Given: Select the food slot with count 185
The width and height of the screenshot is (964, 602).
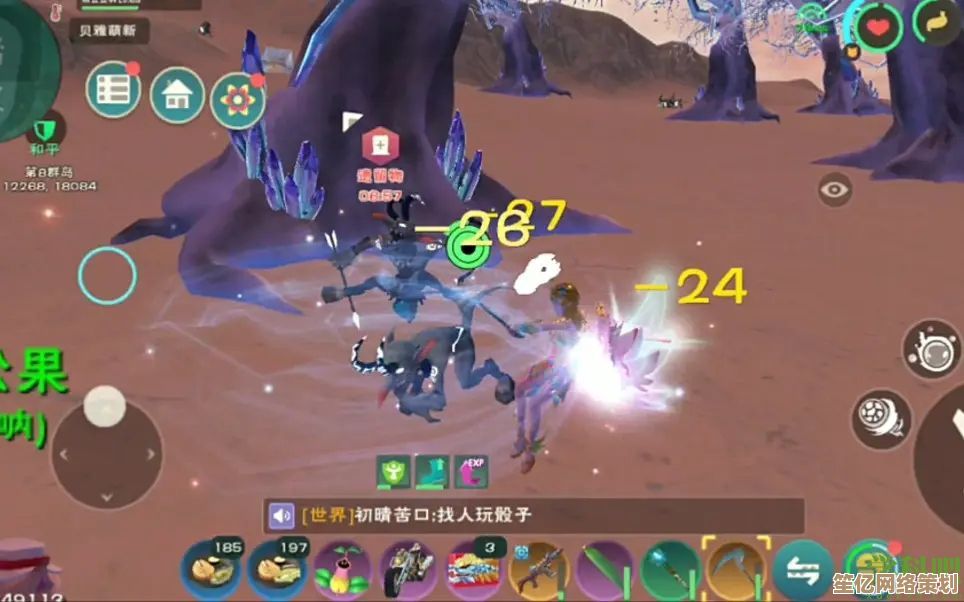Looking at the screenshot, I should click(x=210, y=569).
